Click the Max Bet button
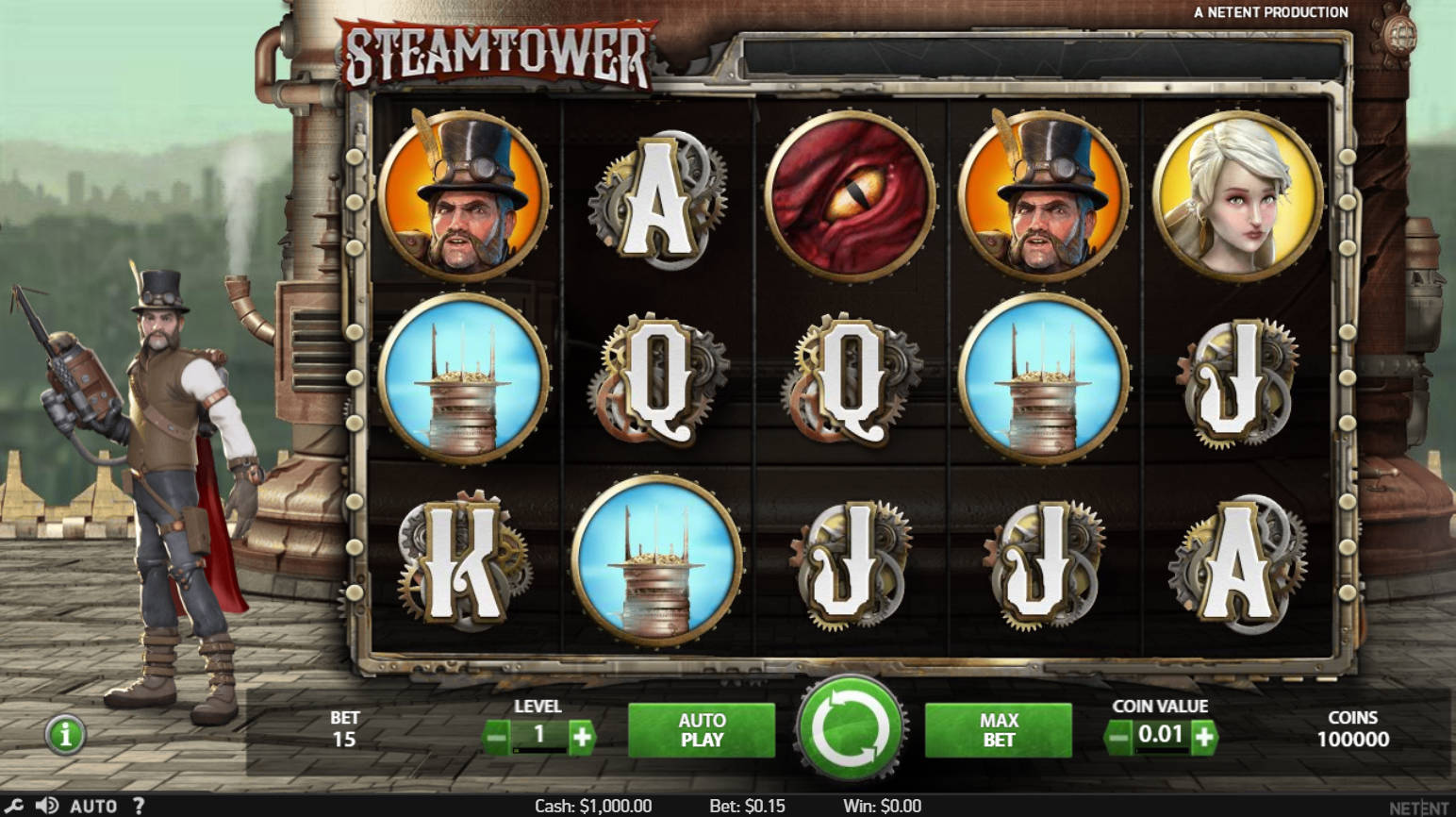This screenshot has width=1456, height=817. point(999,727)
